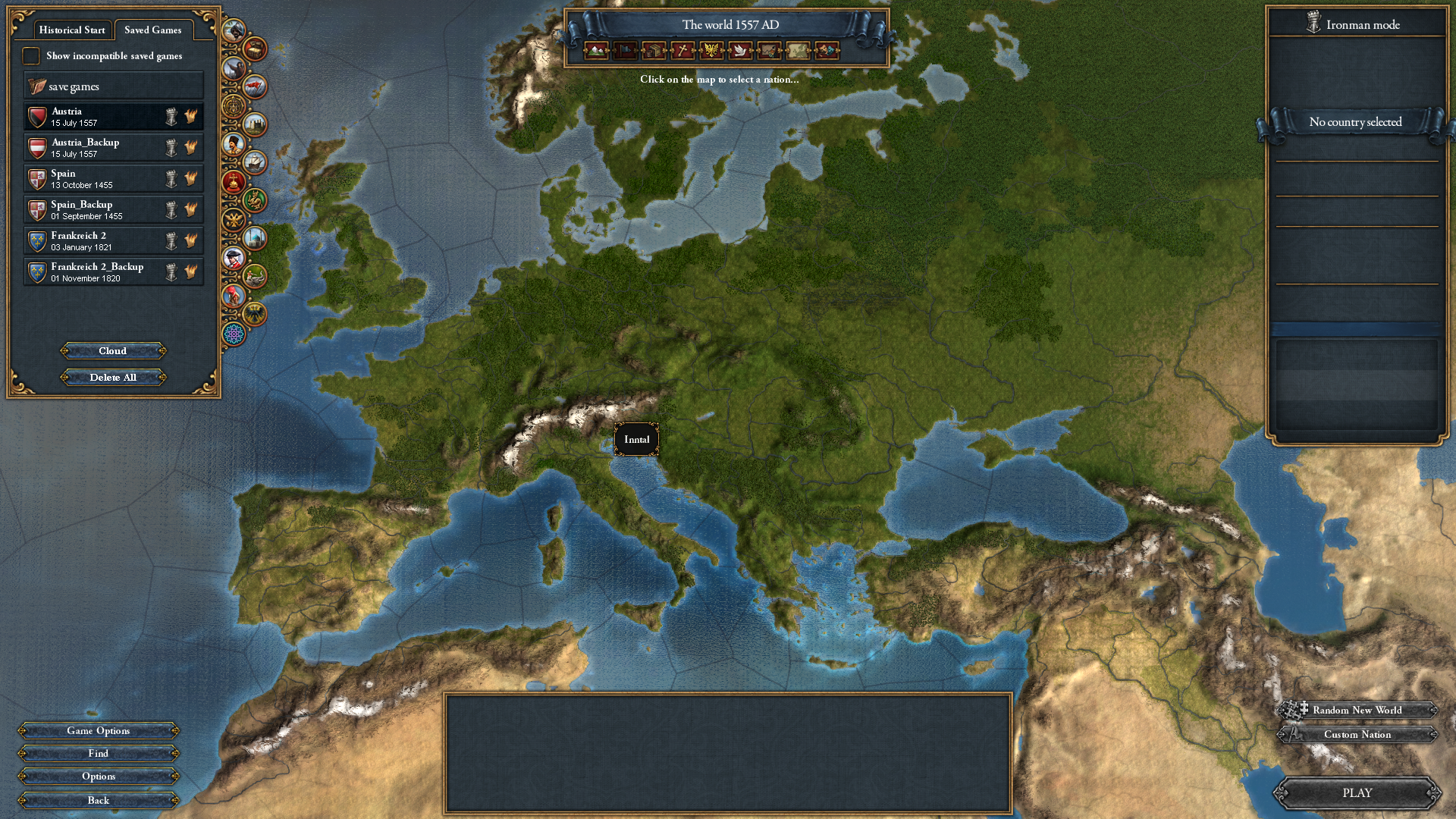
Task: Click the imperial eagle mapmode icon
Action: coord(711,52)
